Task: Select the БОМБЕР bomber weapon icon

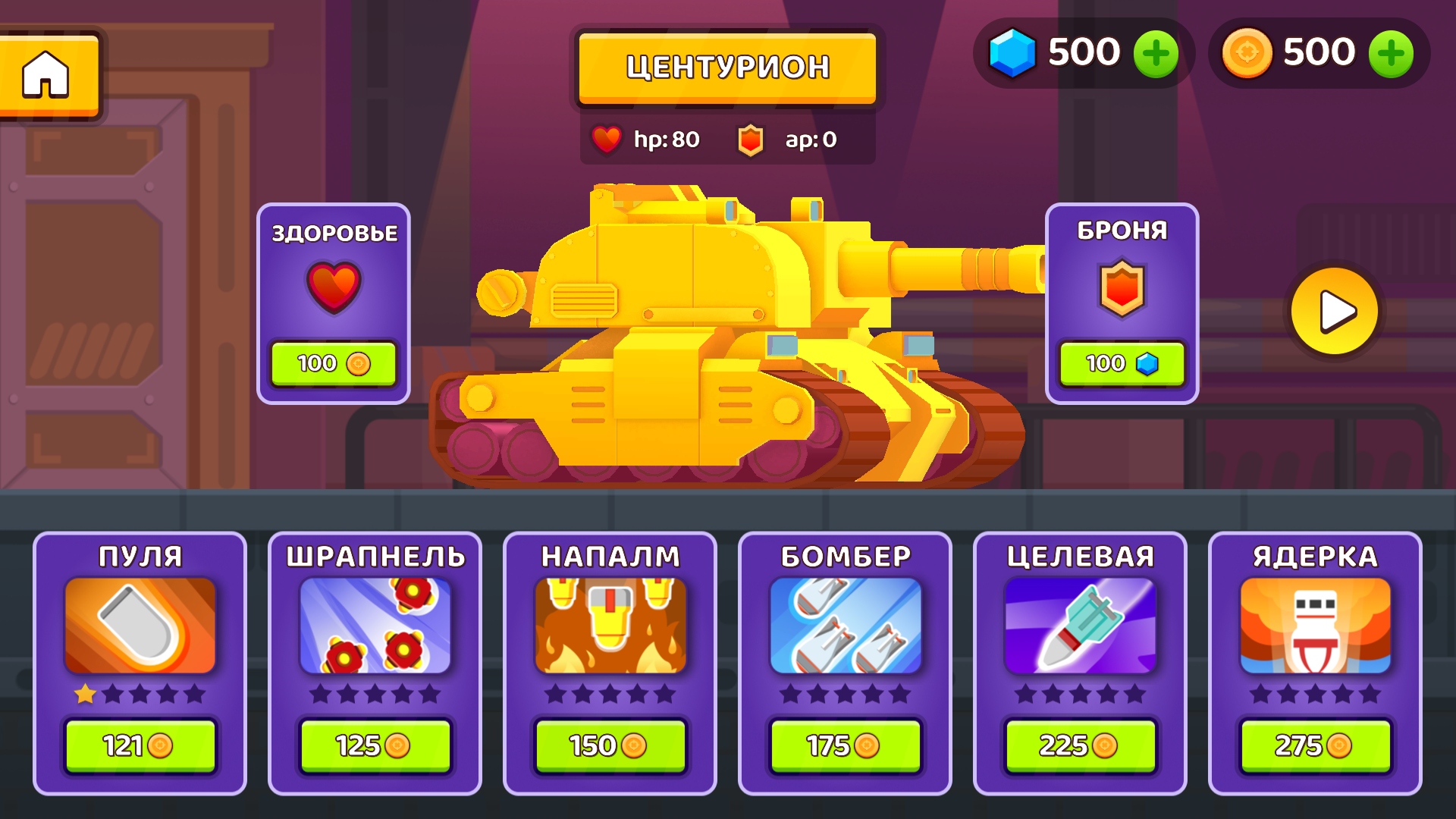Action: click(846, 626)
